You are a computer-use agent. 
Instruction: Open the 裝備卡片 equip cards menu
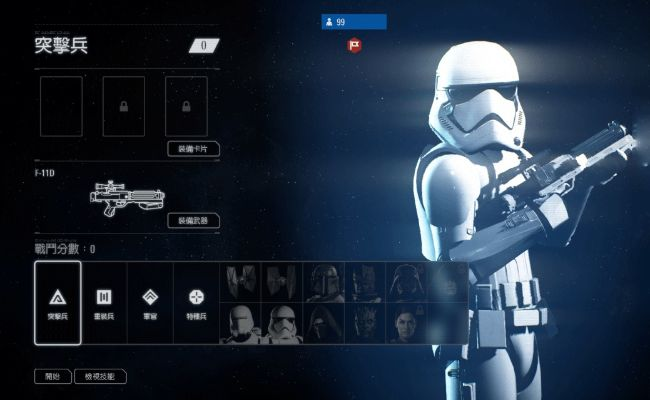coord(193,149)
